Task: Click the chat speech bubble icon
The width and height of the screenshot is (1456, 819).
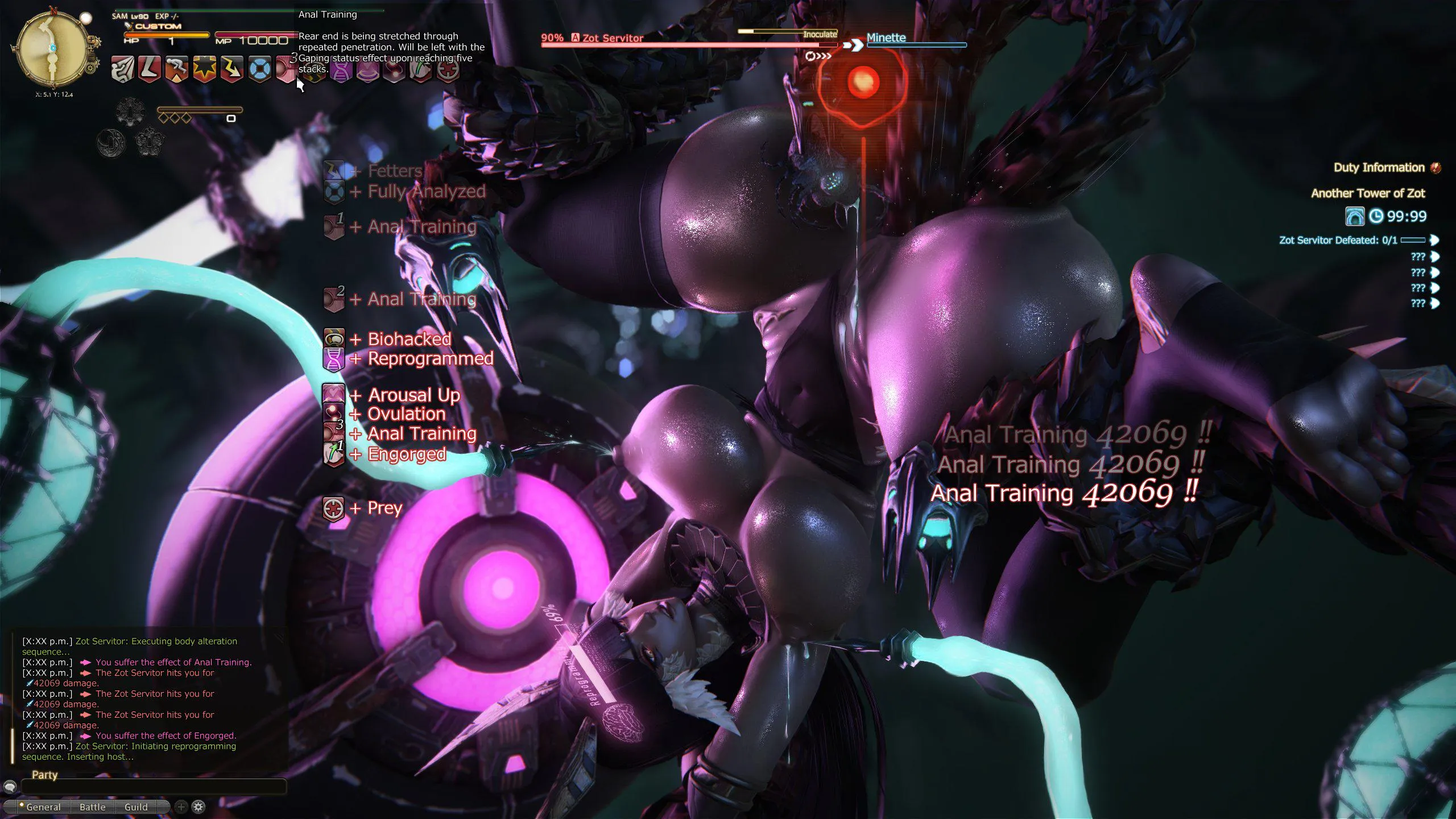Action: click(x=10, y=787)
